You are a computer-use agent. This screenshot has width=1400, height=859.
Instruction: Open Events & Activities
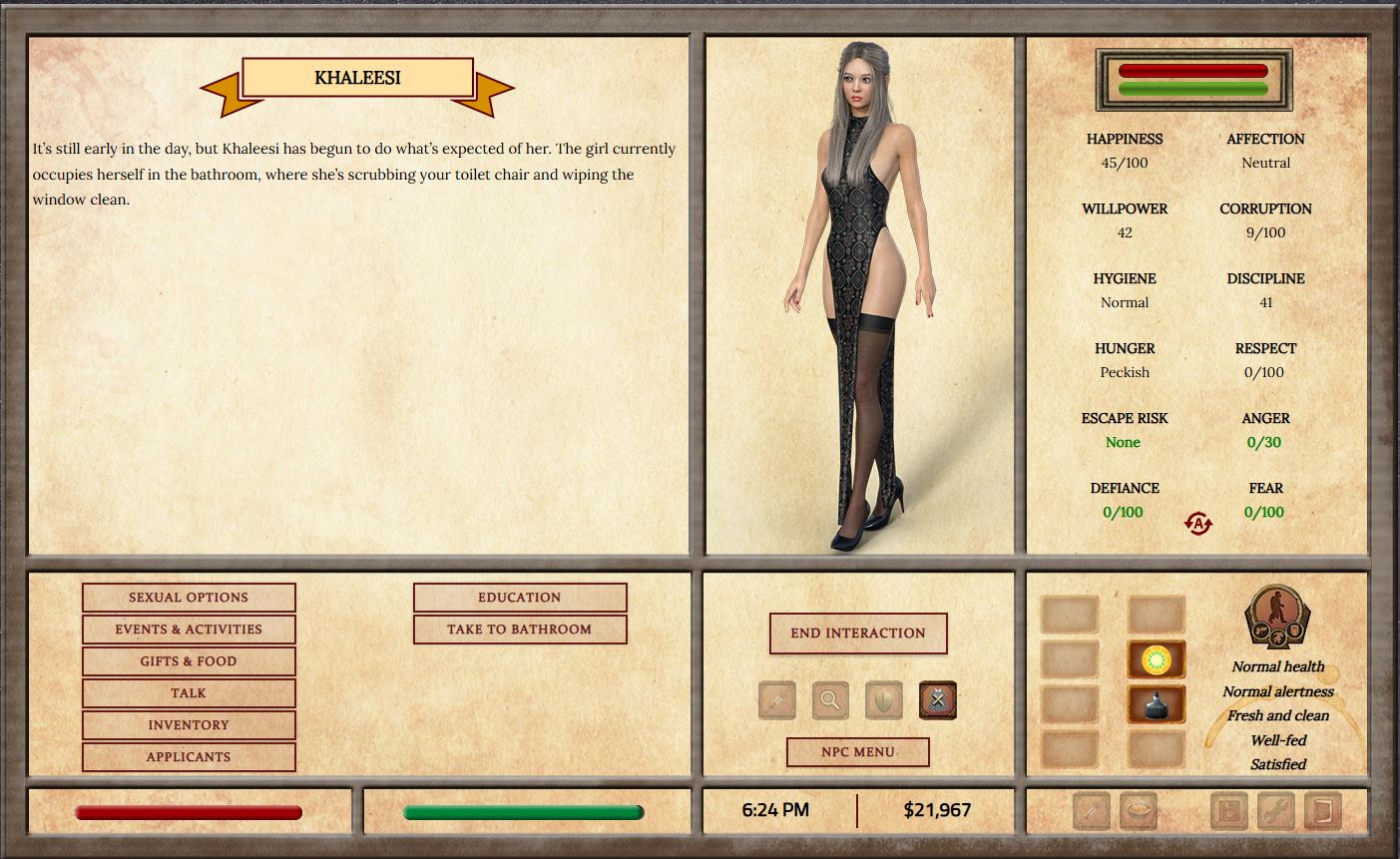click(x=189, y=630)
